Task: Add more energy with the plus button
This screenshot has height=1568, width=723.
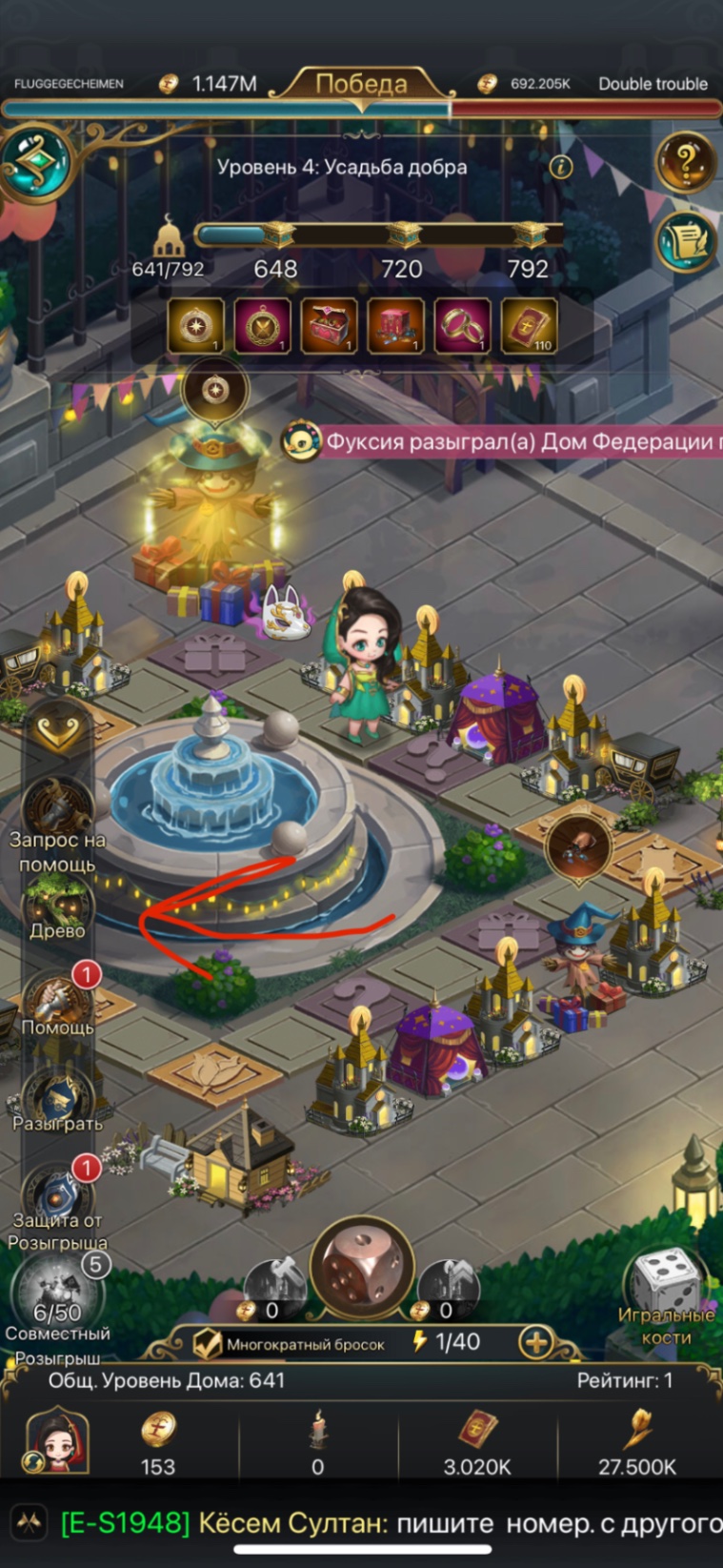Action: coord(536,1343)
